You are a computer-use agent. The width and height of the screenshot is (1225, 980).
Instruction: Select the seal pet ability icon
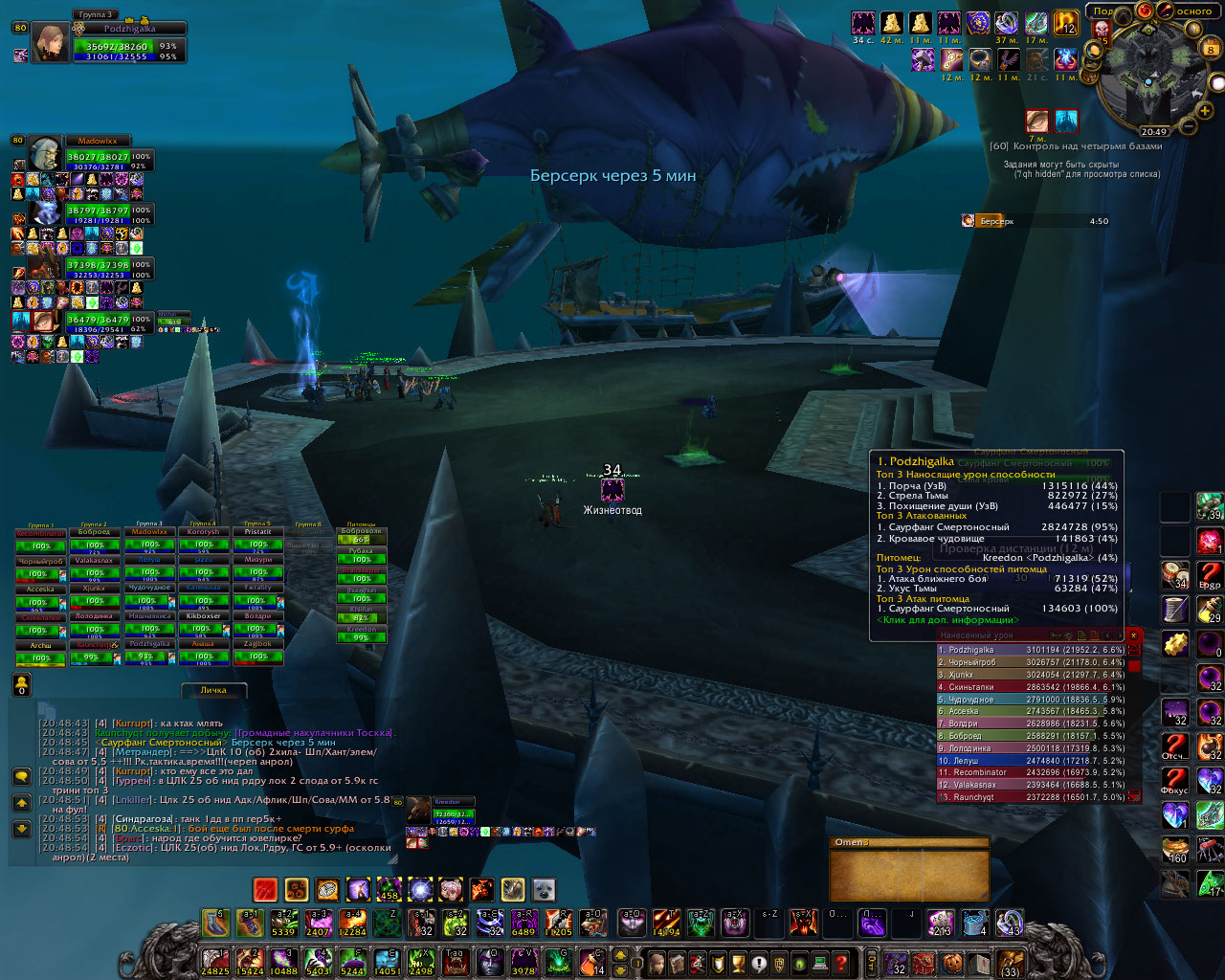[x=544, y=890]
